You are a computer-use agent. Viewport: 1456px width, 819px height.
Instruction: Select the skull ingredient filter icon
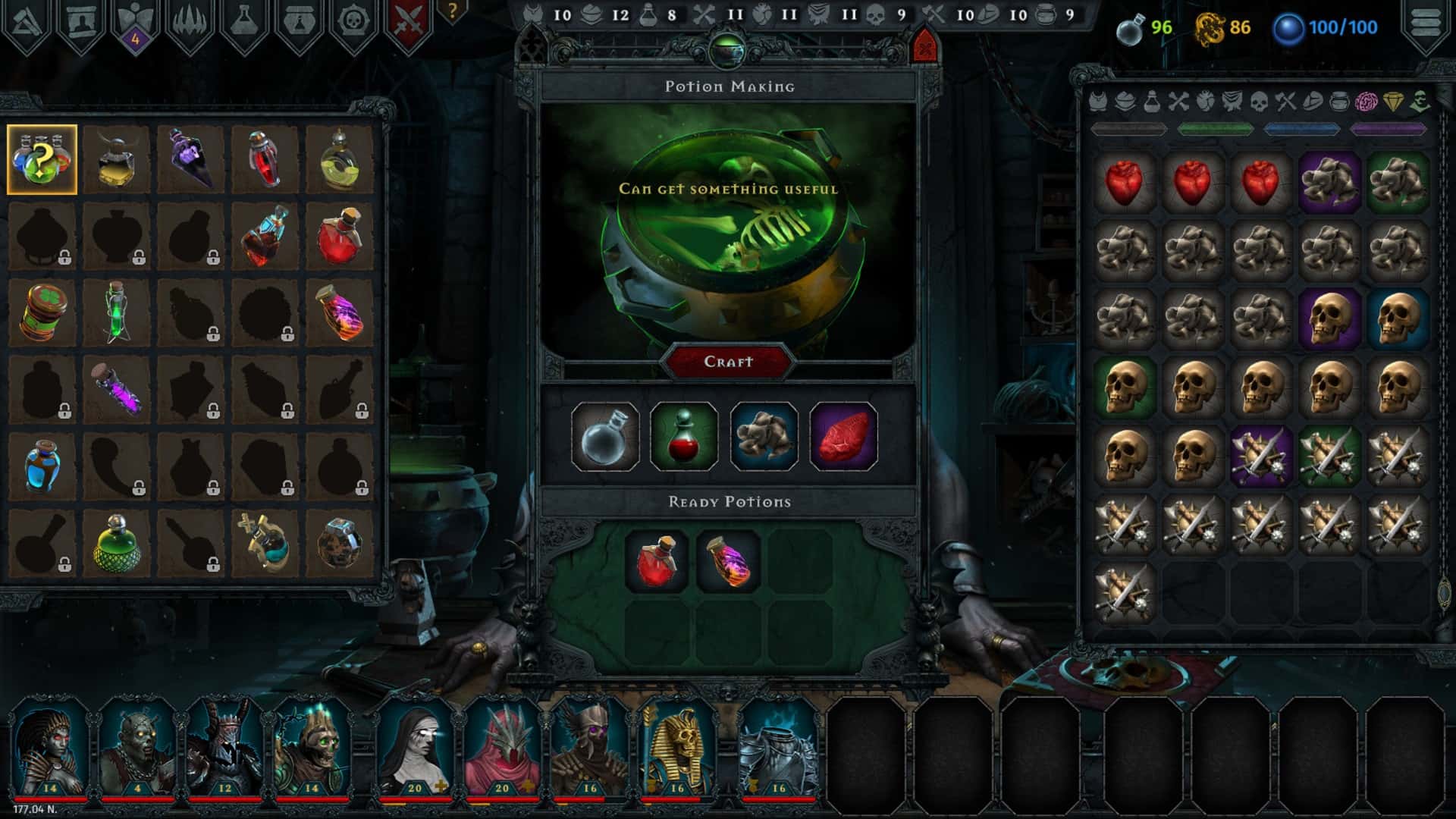(x=1259, y=102)
